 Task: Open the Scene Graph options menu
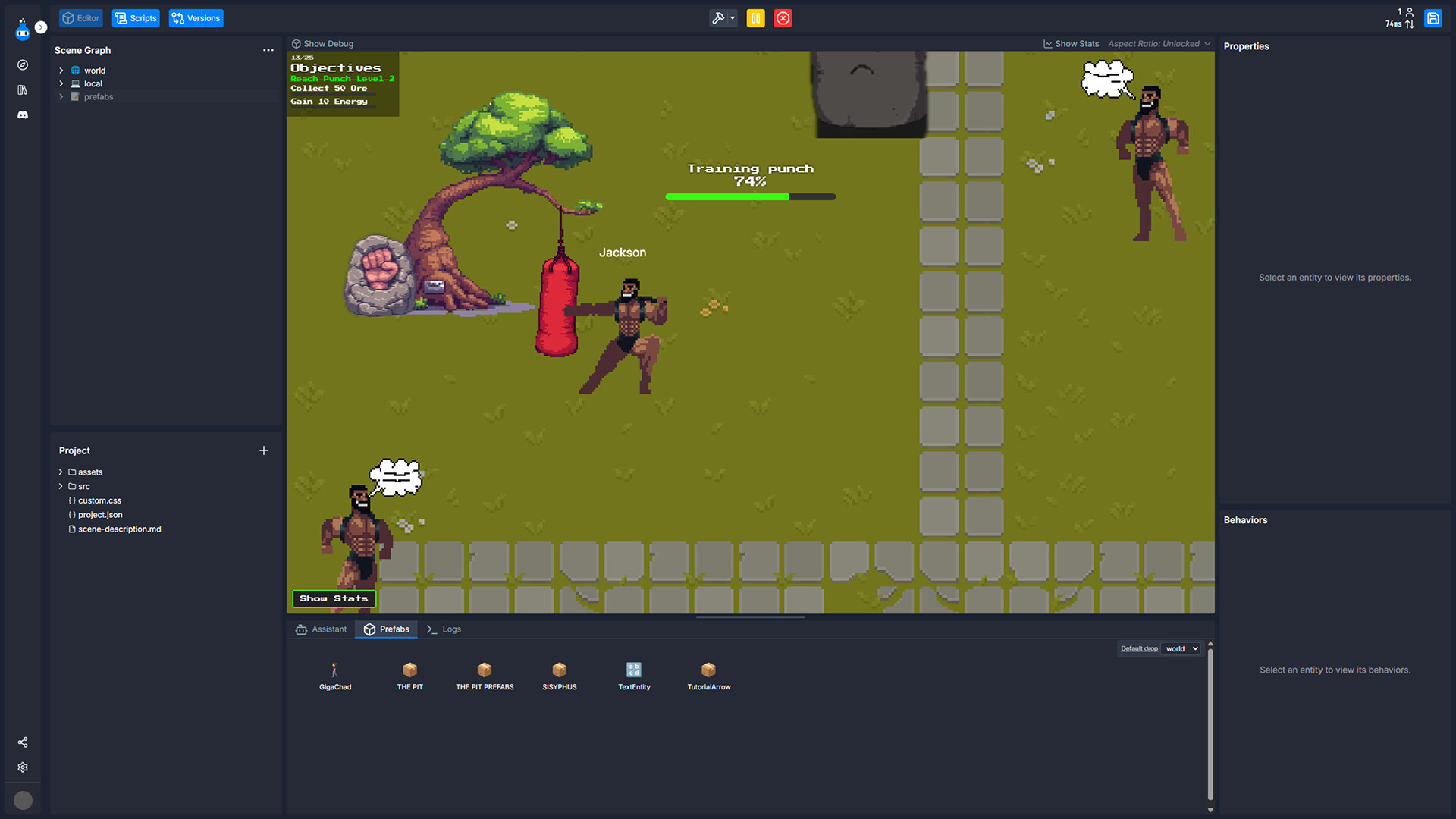(268, 50)
